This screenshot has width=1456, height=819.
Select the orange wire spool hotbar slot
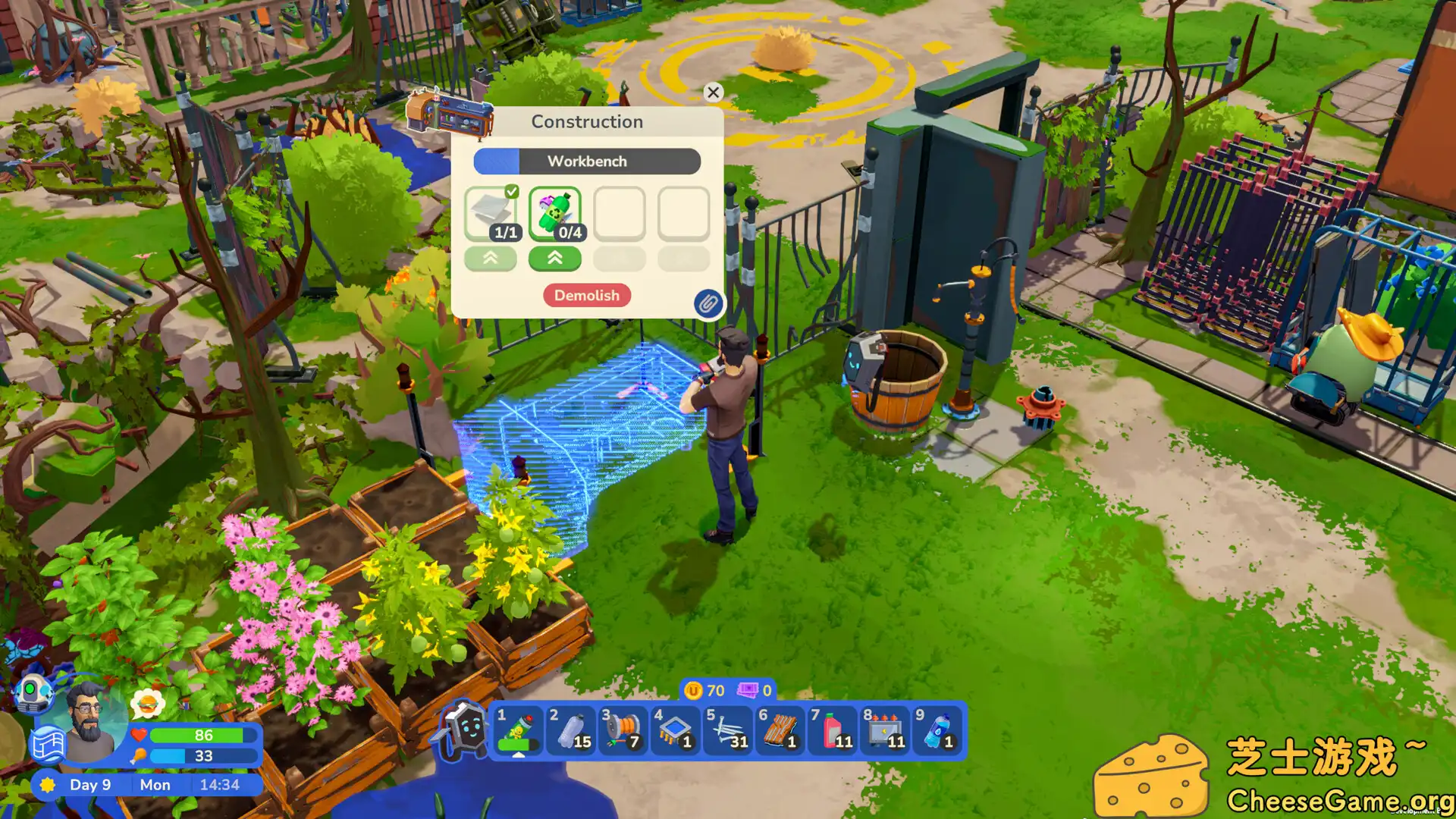pyautogui.click(x=624, y=730)
